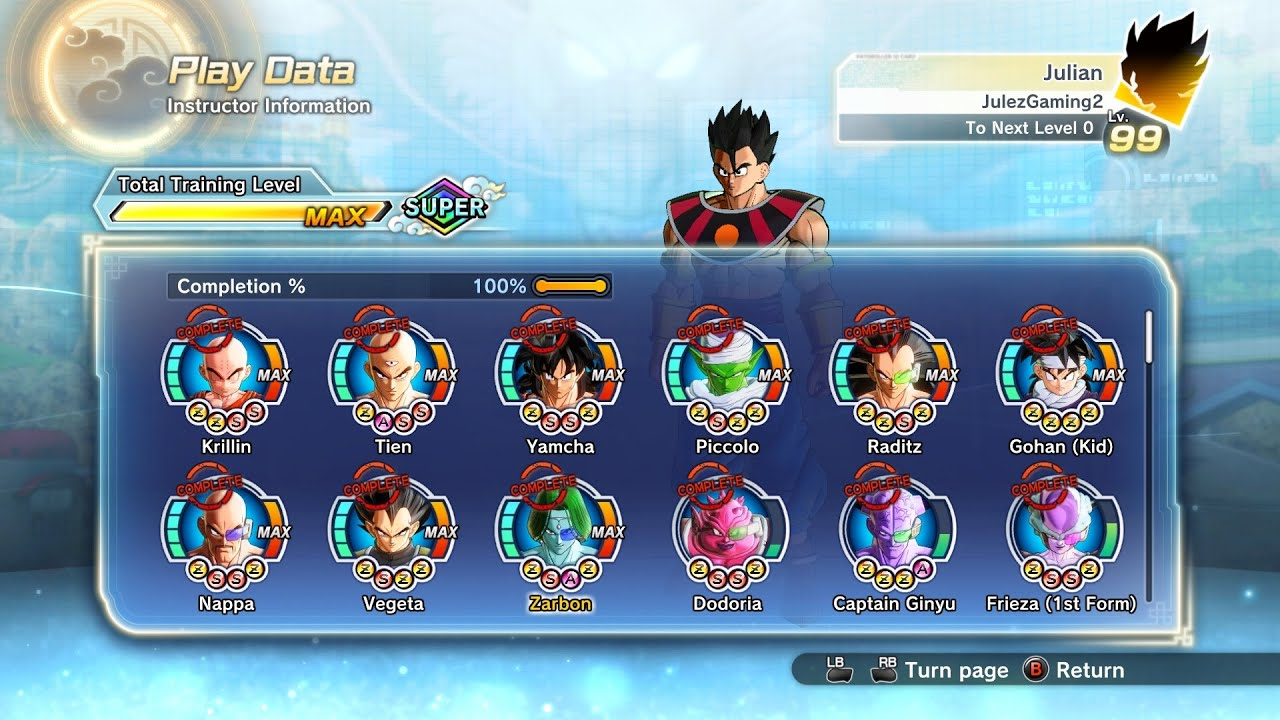The height and width of the screenshot is (720, 1280).
Task: Select Piccolo from the instructor grid
Action: tap(727, 372)
